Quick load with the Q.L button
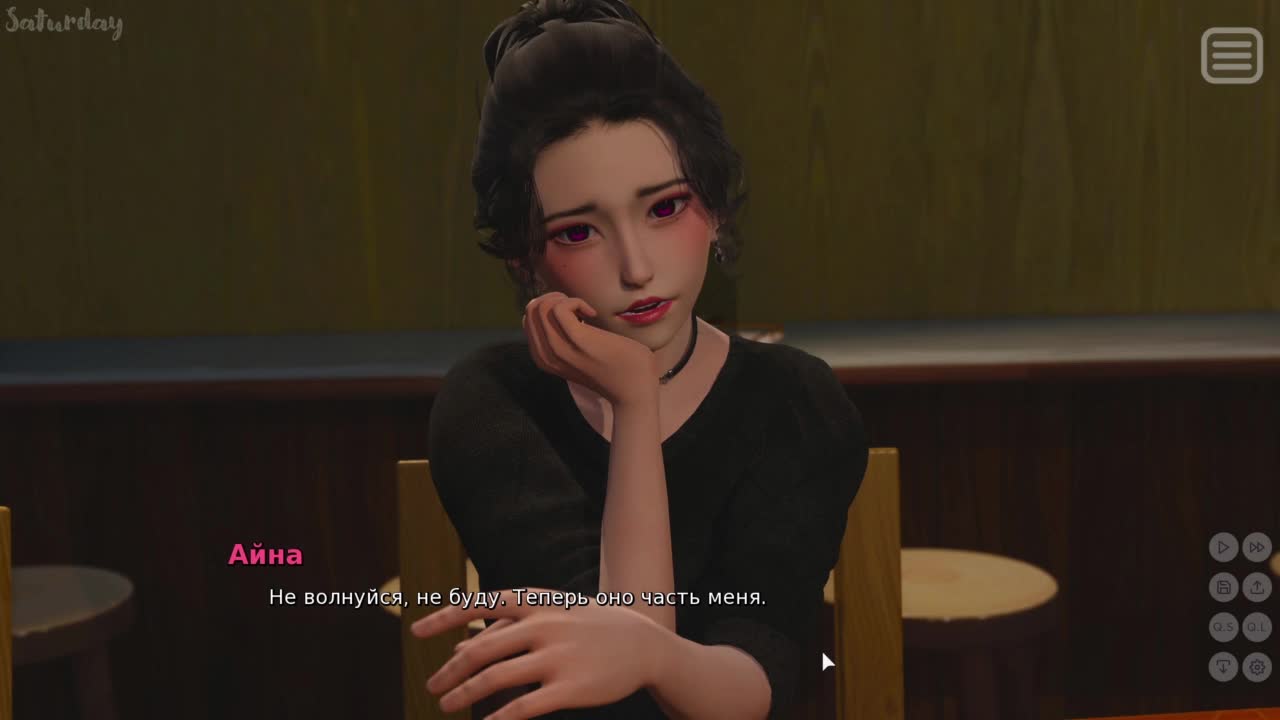This screenshot has width=1280, height=720. click(x=1257, y=627)
